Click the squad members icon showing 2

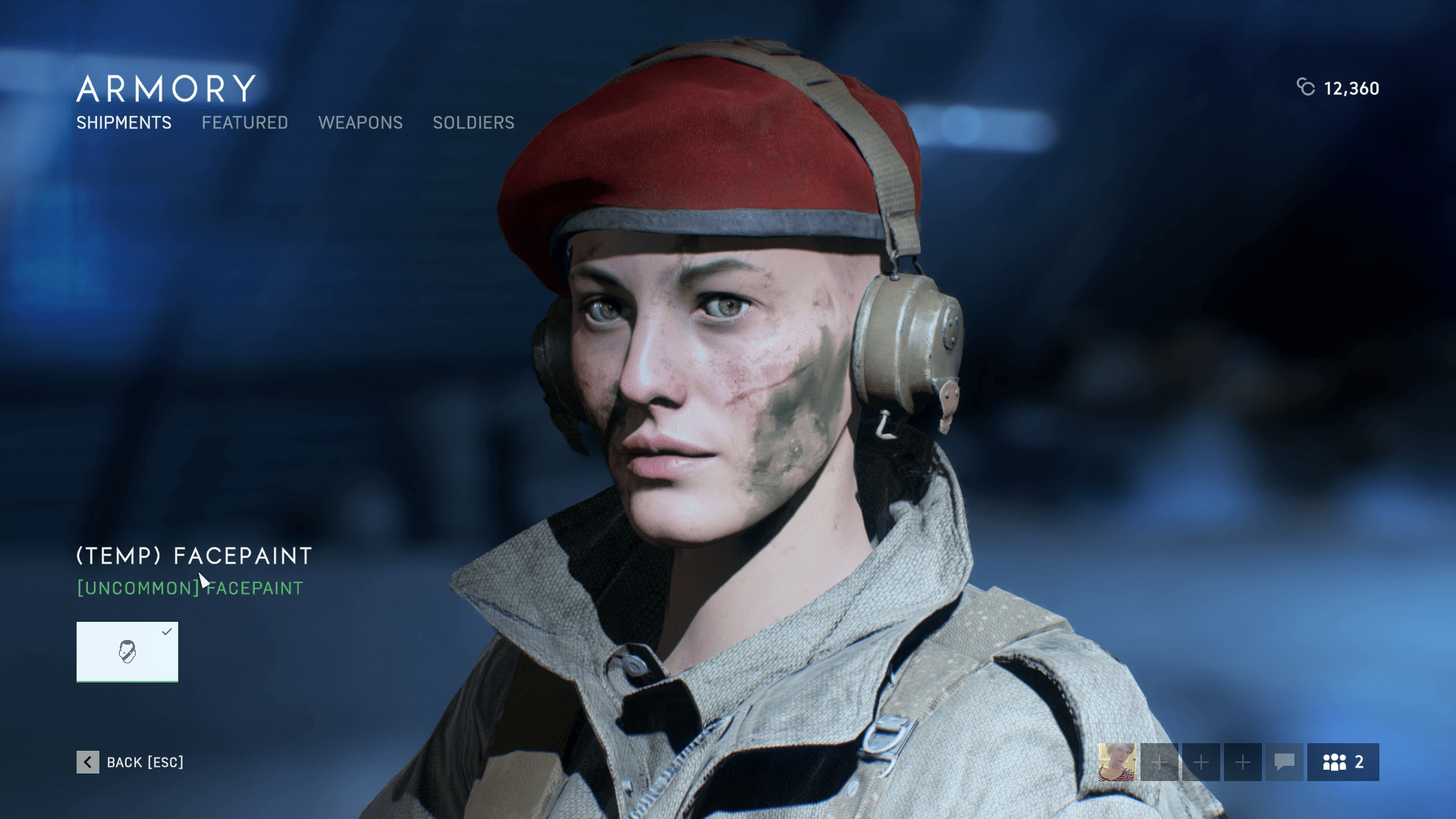click(x=1342, y=762)
